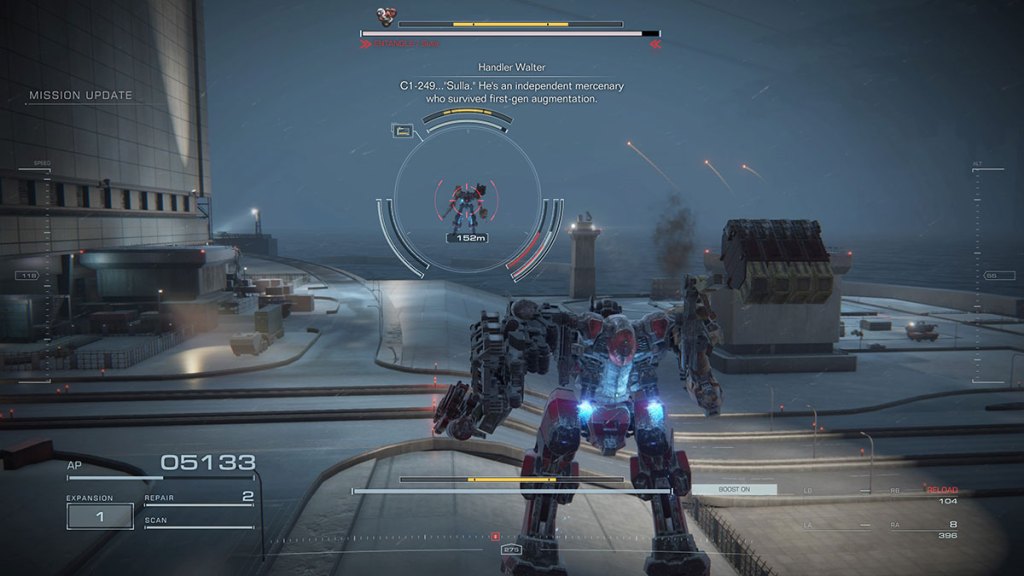Select the LB weapon slot
The width and height of the screenshot is (1024, 576).
(x=808, y=491)
